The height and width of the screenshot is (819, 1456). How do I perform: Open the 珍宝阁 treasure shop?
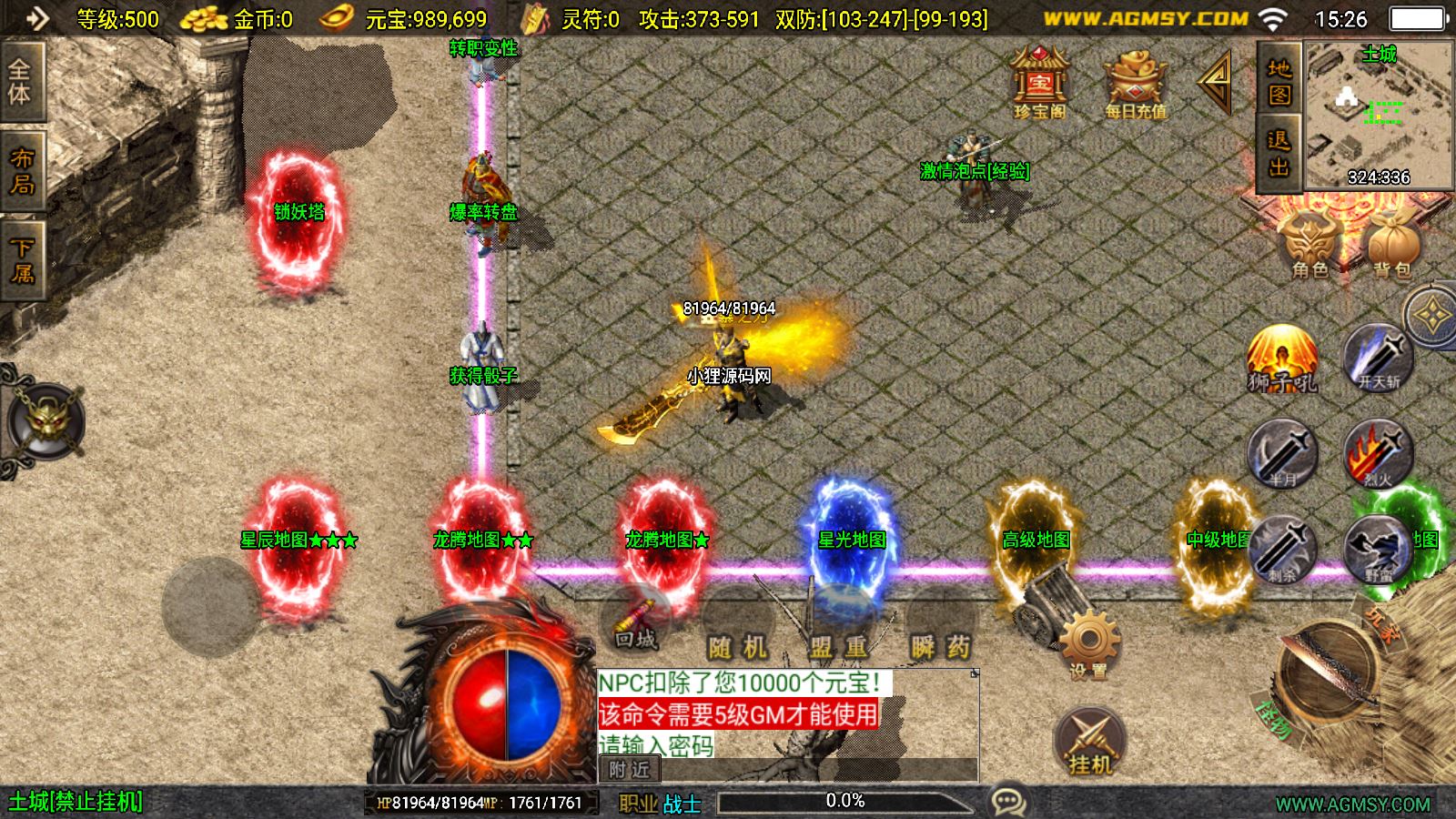(x=1039, y=84)
